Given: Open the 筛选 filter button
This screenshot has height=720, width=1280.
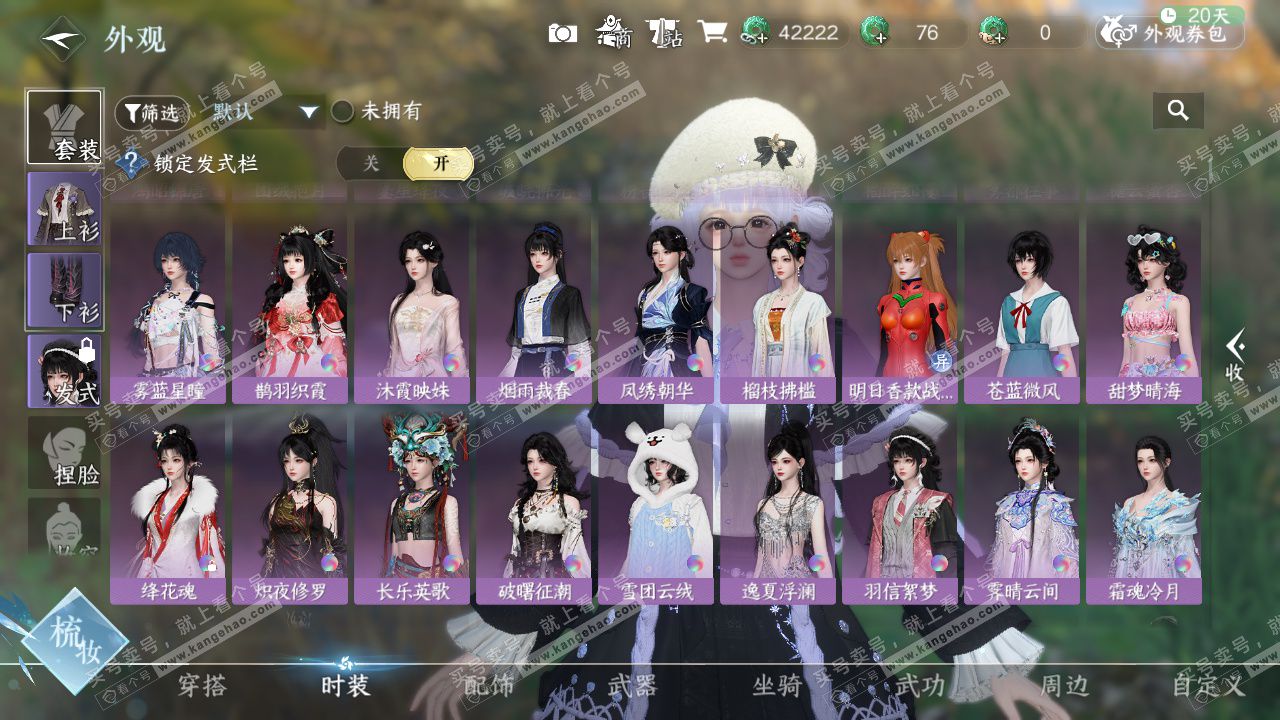Looking at the screenshot, I should [152, 113].
